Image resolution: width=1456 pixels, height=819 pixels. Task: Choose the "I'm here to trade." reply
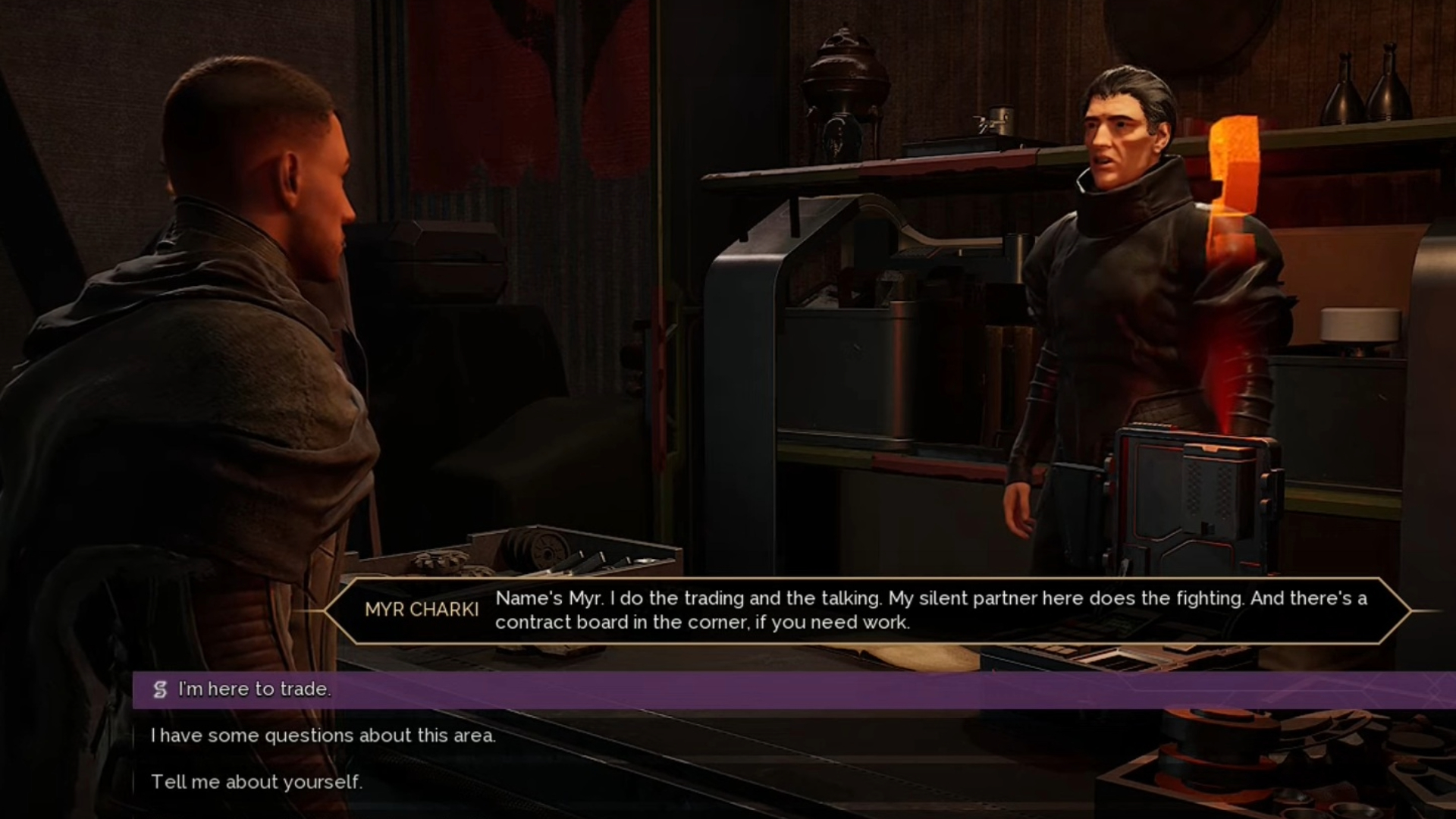point(255,689)
